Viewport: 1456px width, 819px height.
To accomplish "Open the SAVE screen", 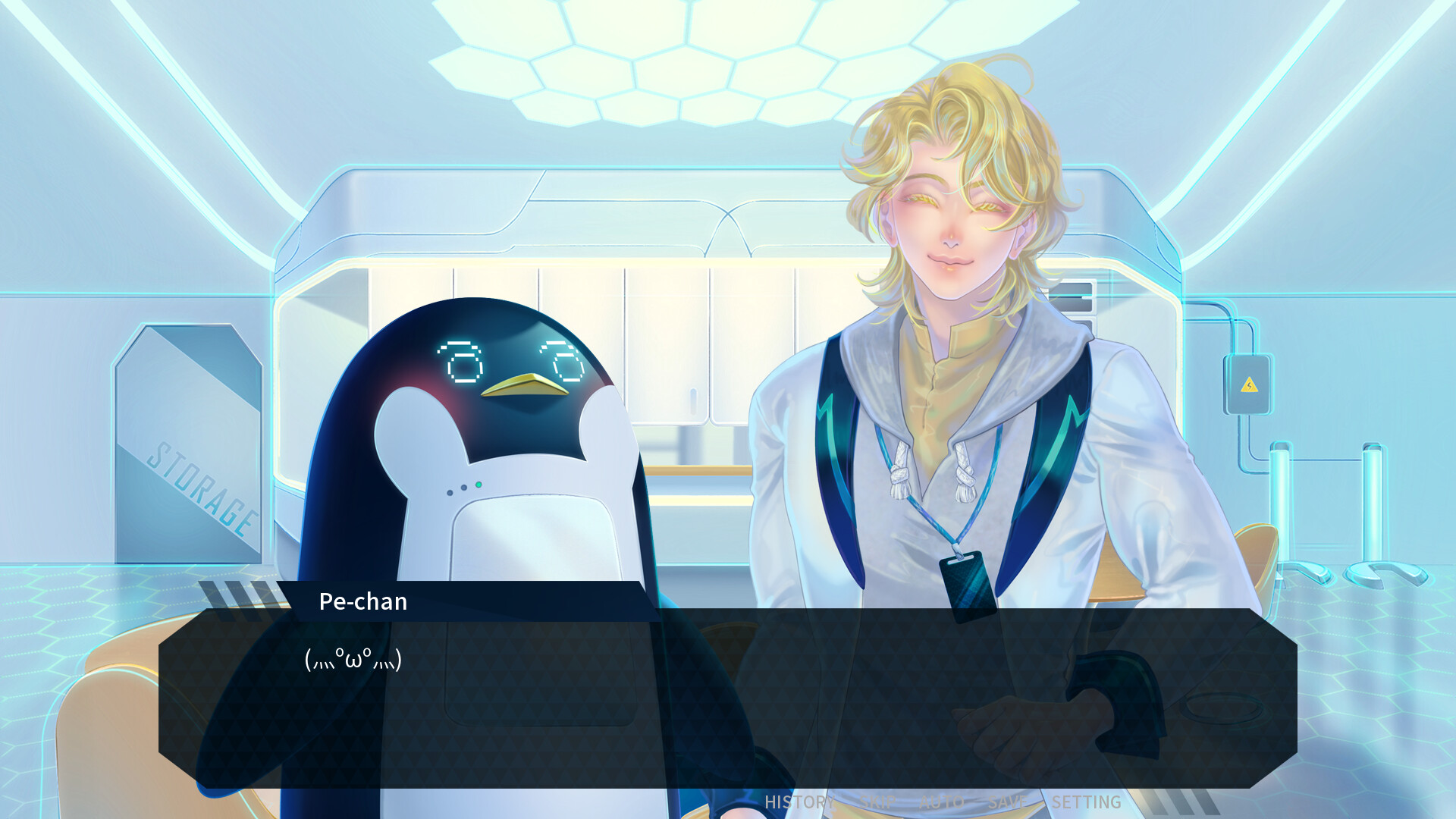I will point(1009,801).
